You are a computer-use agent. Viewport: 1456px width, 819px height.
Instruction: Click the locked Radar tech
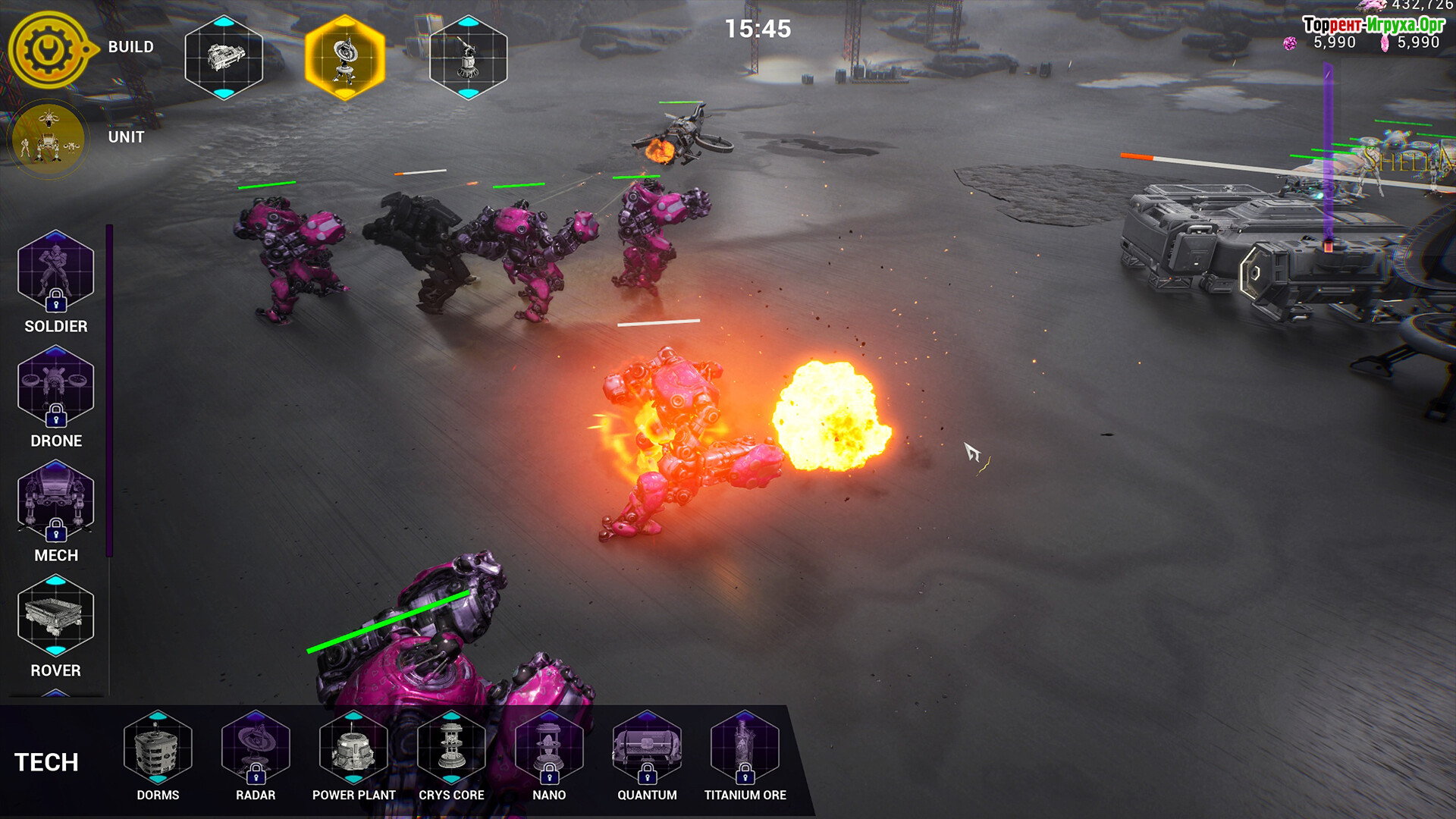(x=256, y=748)
